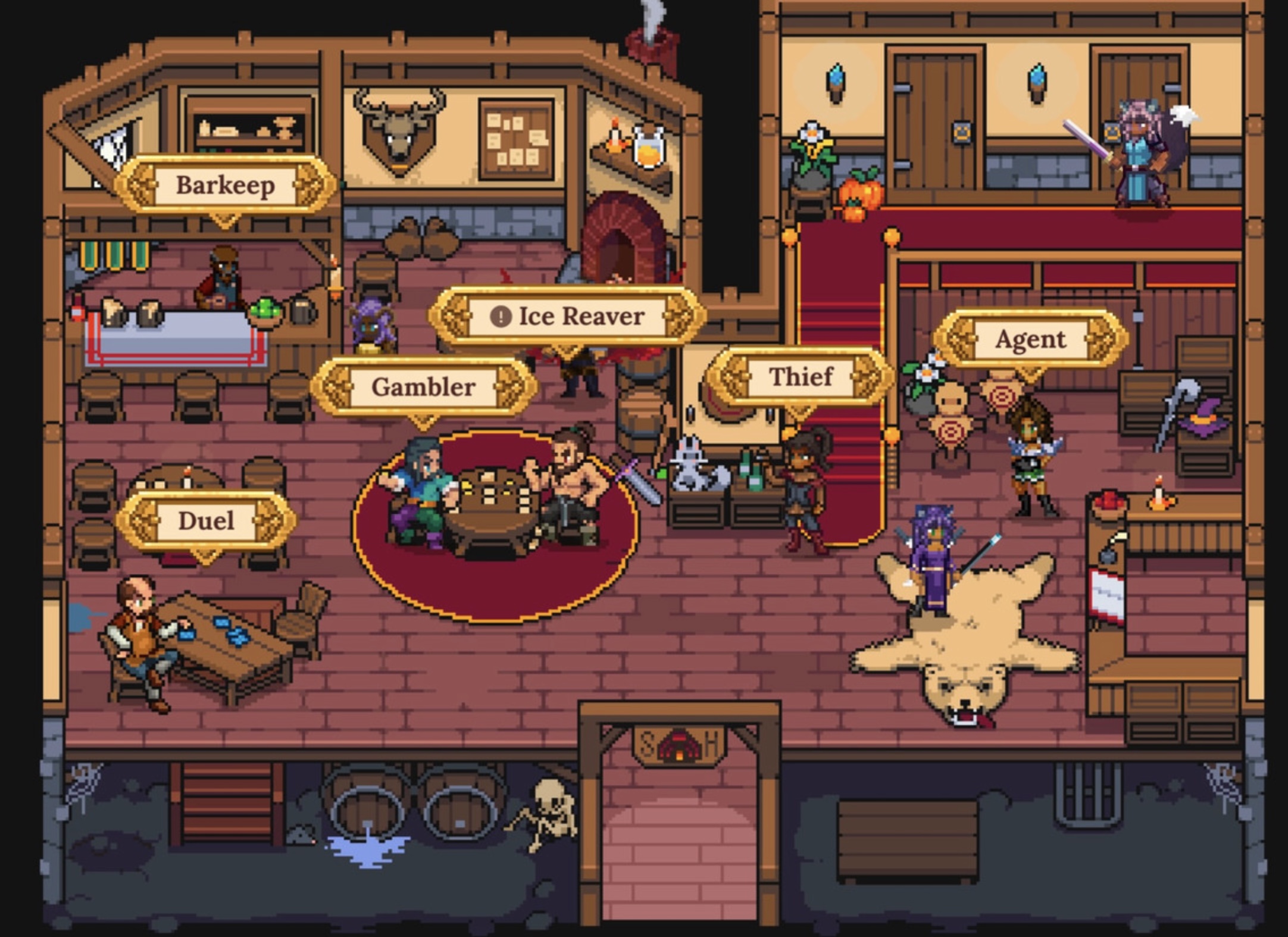
Task: Select the Ice Reaver banner
Action: pyautogui.click(x=567, y=316)
